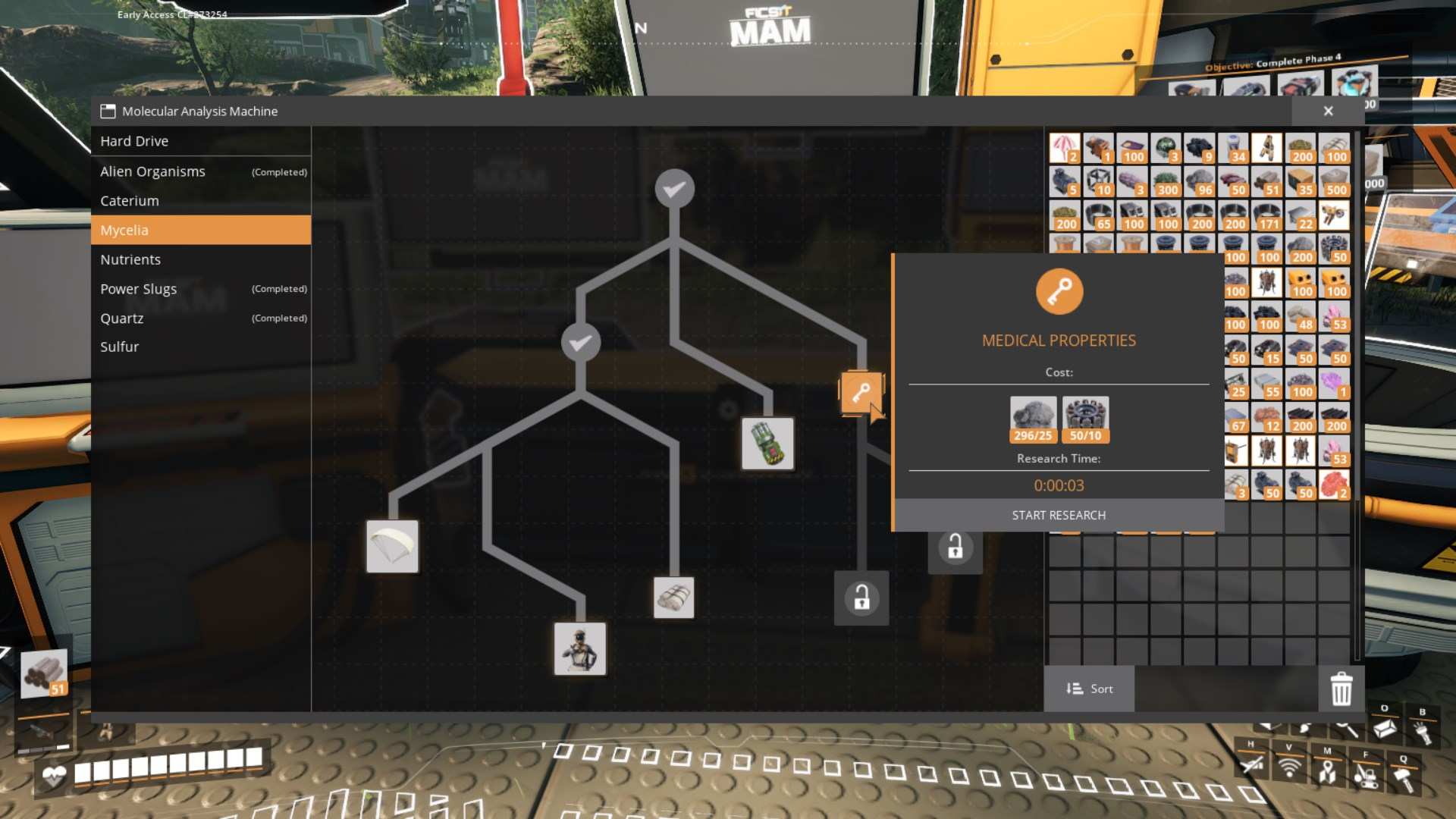The width and height of the screenshot is (1456, 819).
Task: Select the red-and-white parachute inventory slot
Action: click(1064, 148)
